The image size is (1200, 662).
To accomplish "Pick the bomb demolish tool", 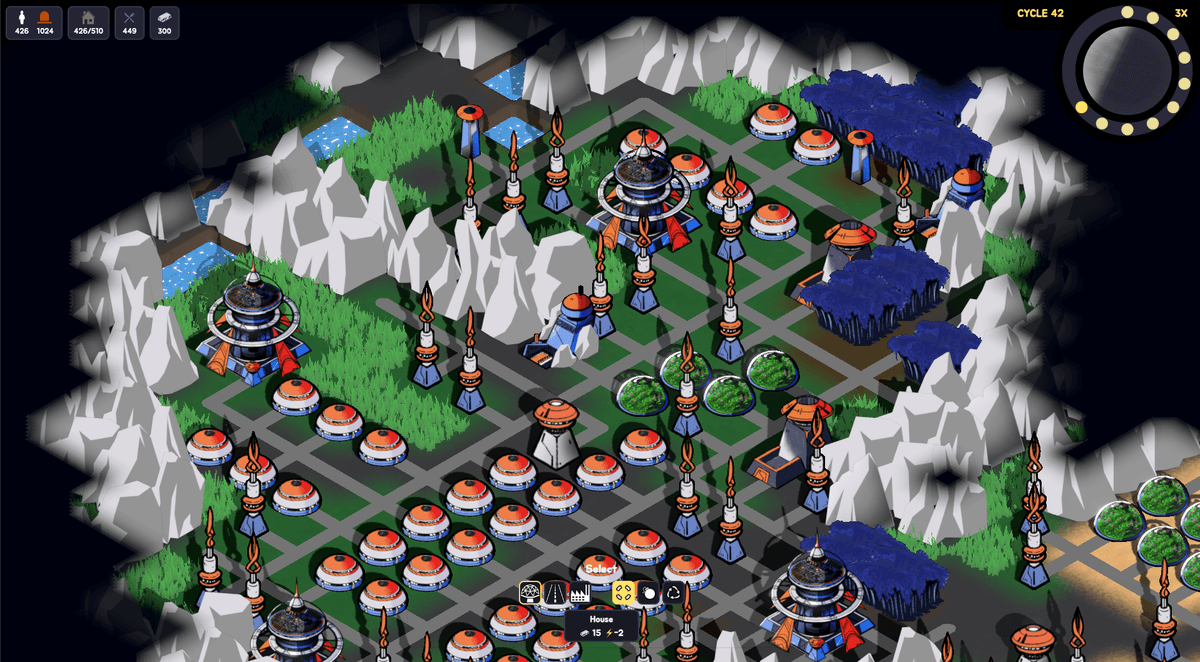I will (648, 592).
